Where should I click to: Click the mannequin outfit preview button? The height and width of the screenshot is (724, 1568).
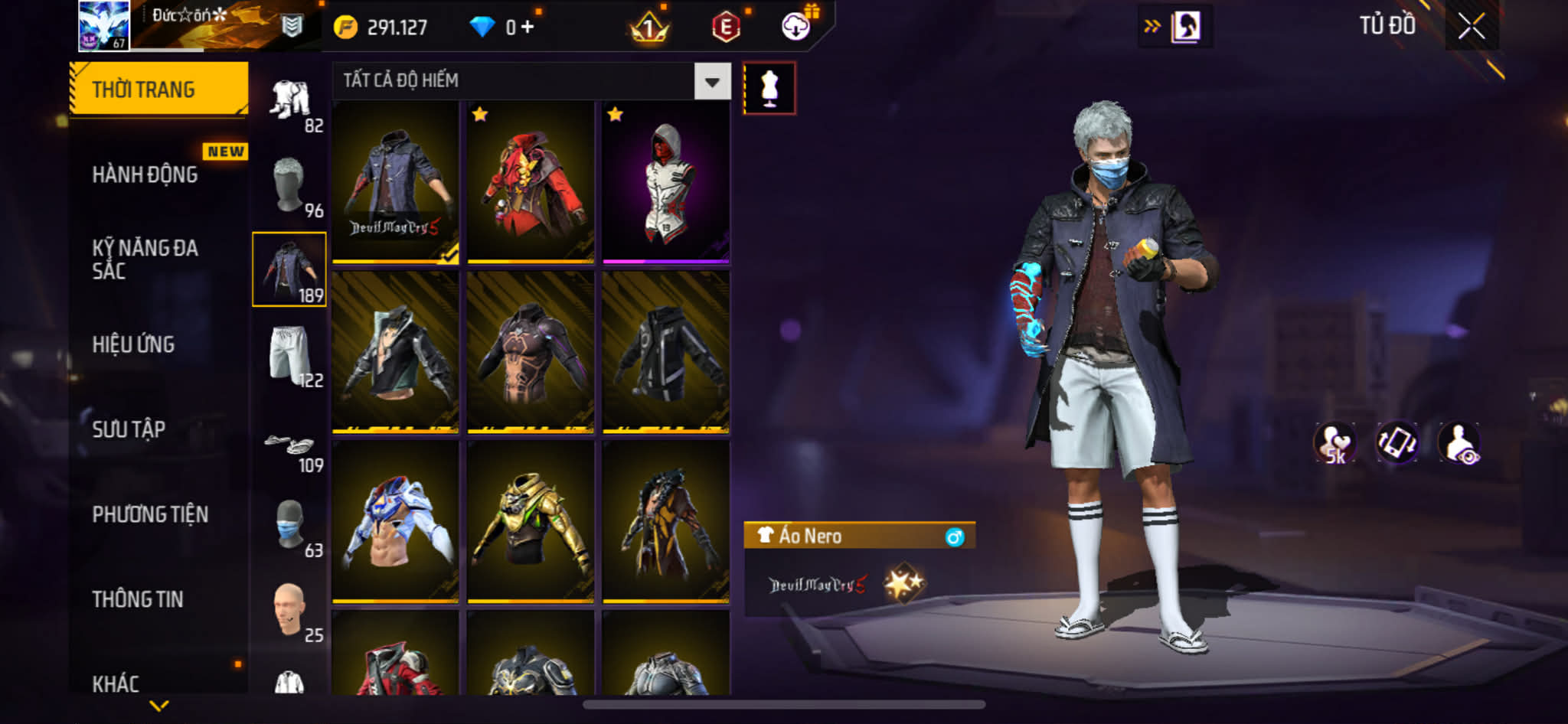click(769, 89)
